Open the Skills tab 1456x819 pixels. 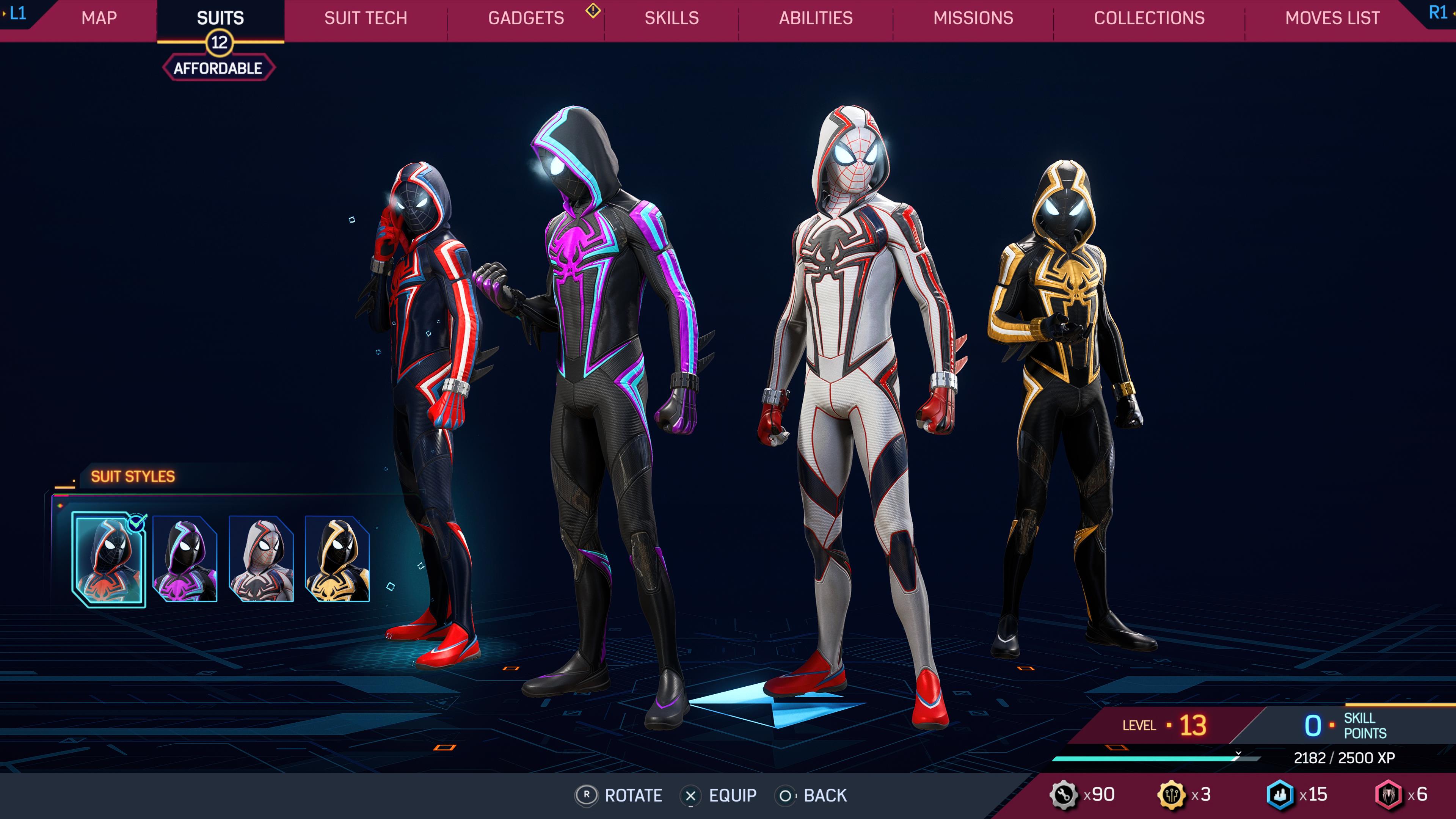coord(672,18)
